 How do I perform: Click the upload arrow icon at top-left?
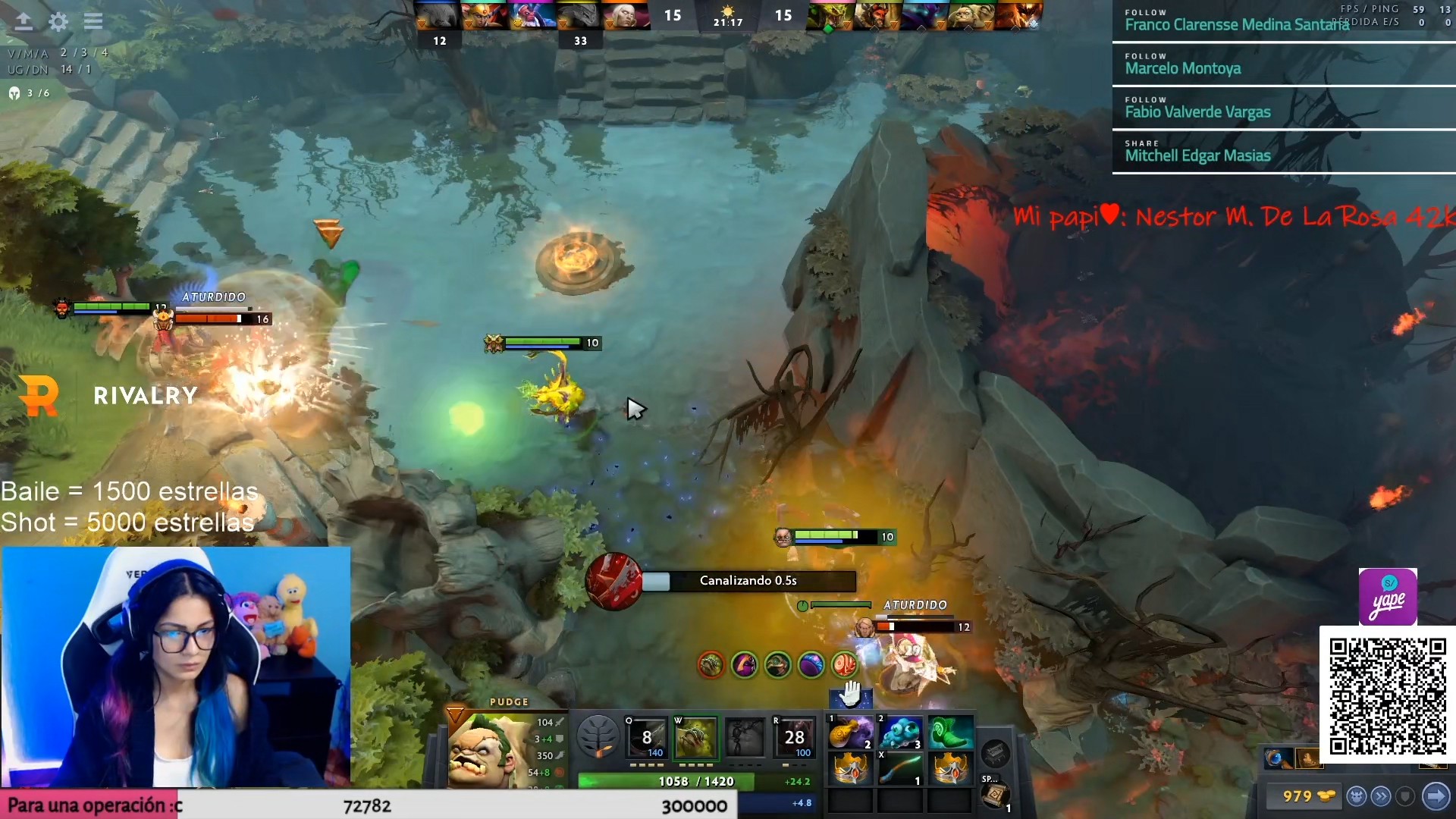(x=24, y=21)
